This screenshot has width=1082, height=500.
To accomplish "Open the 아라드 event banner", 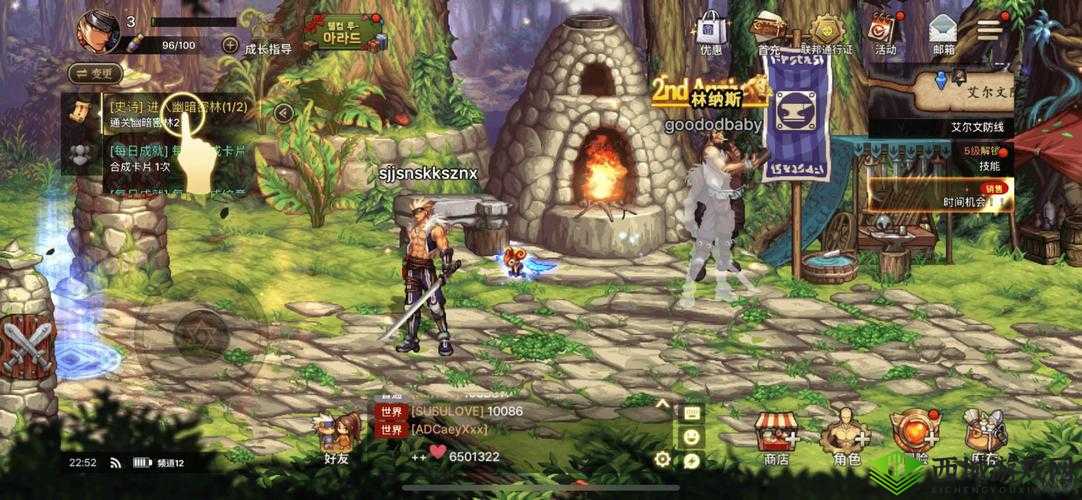I will pyautogui.click(x=349, y=35).
